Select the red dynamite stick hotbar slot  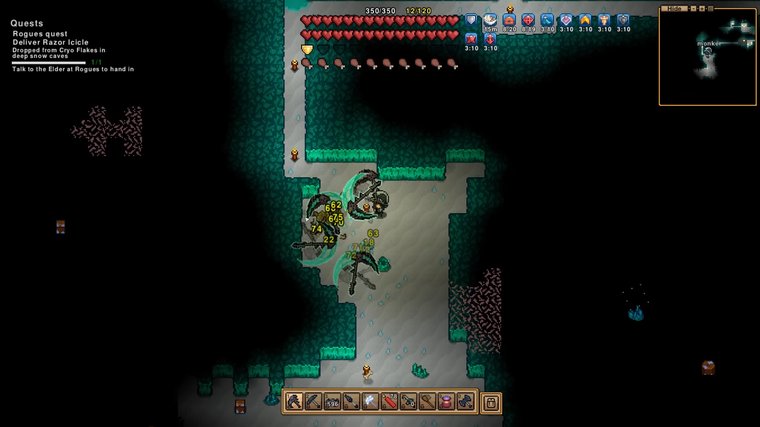pos(389,402)
